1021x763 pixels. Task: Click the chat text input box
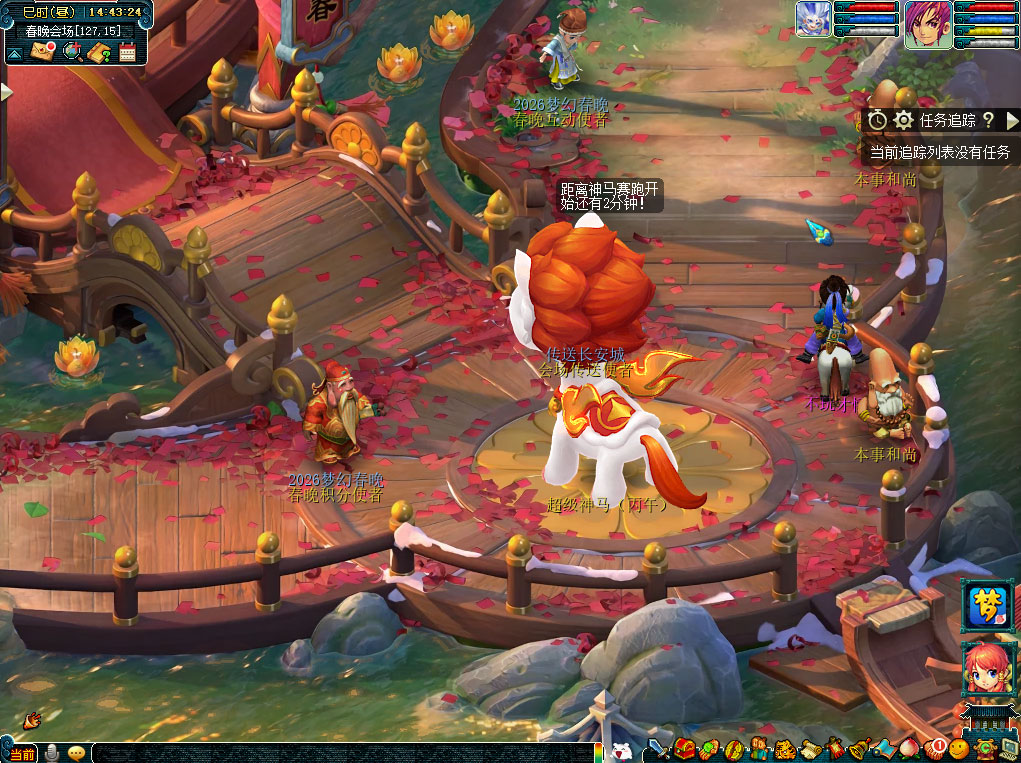[340, 753]
